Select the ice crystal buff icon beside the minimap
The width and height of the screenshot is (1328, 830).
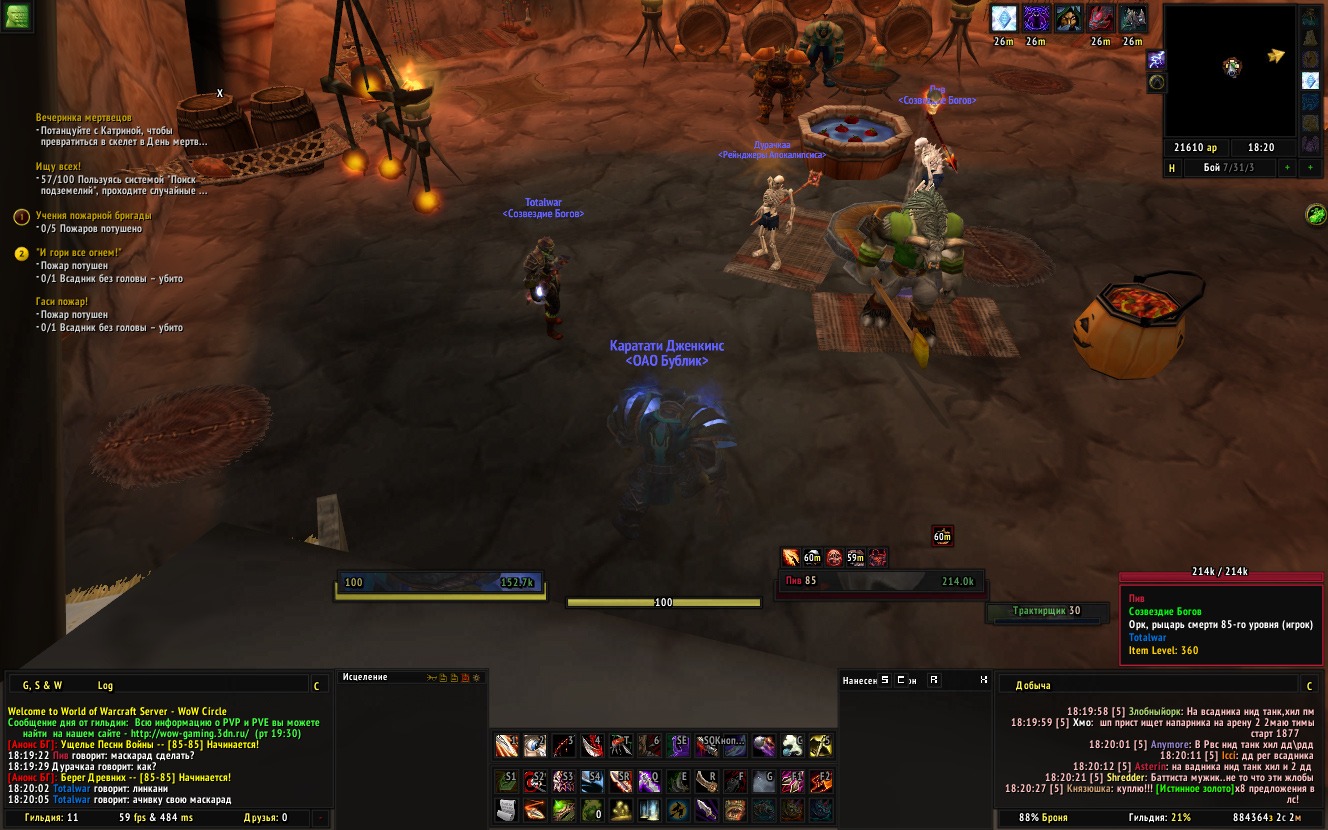tap(1310, 80)
